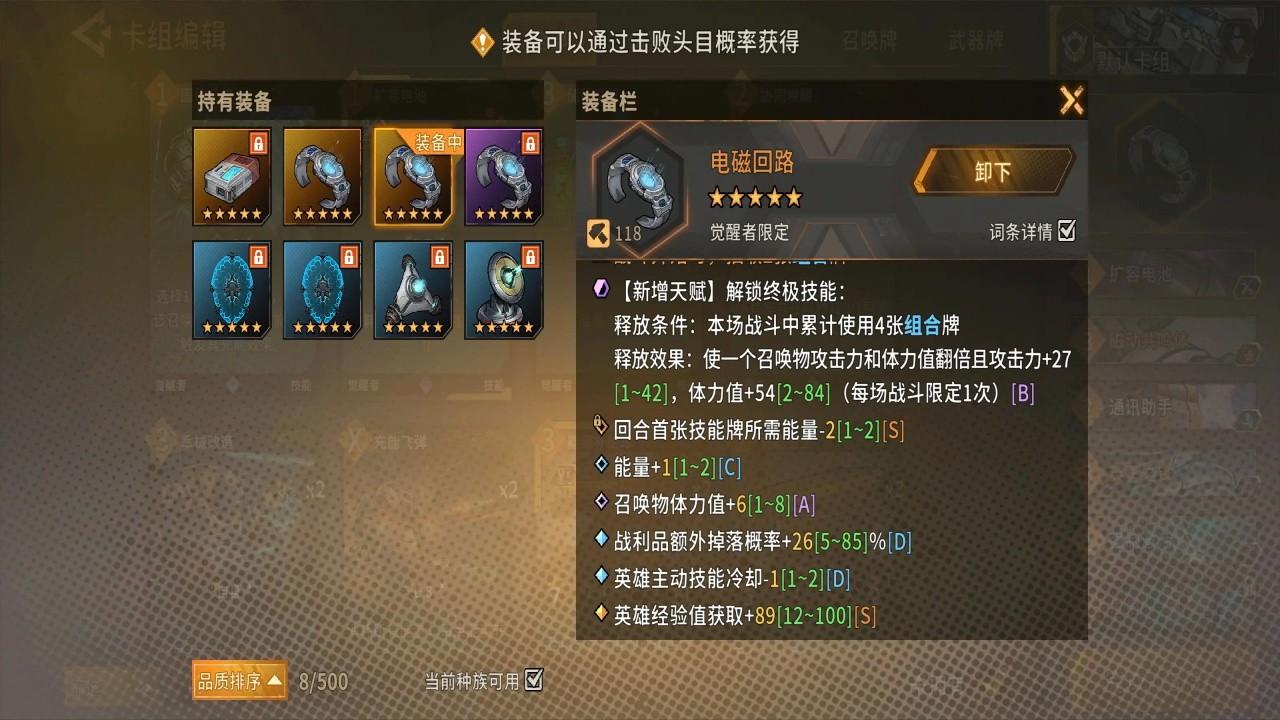
Task: Click the second wristband in the equipment grid
Action: [x=322, y=177]
